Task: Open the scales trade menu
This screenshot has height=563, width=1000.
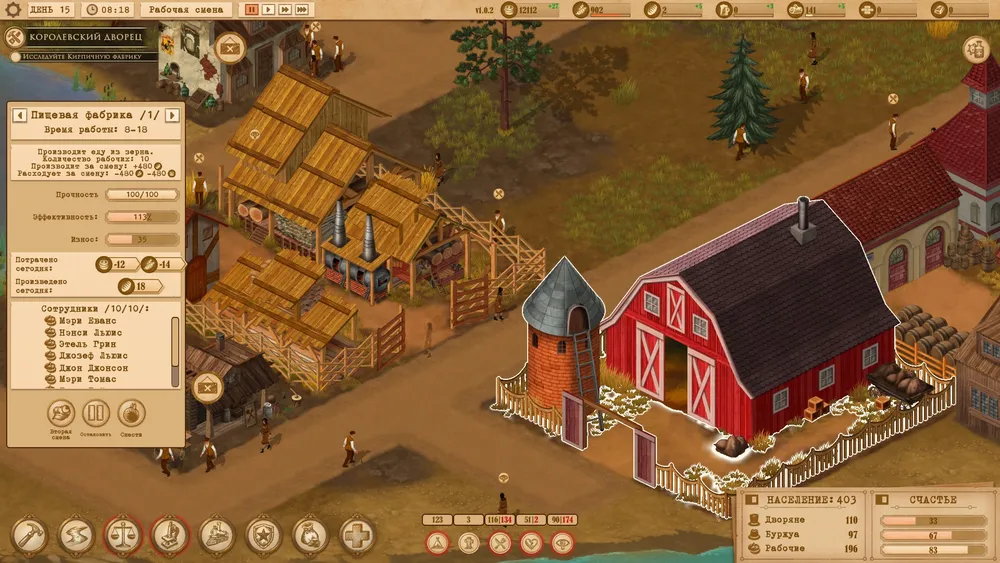Action: pyautogui.click(x=122, y=536)
